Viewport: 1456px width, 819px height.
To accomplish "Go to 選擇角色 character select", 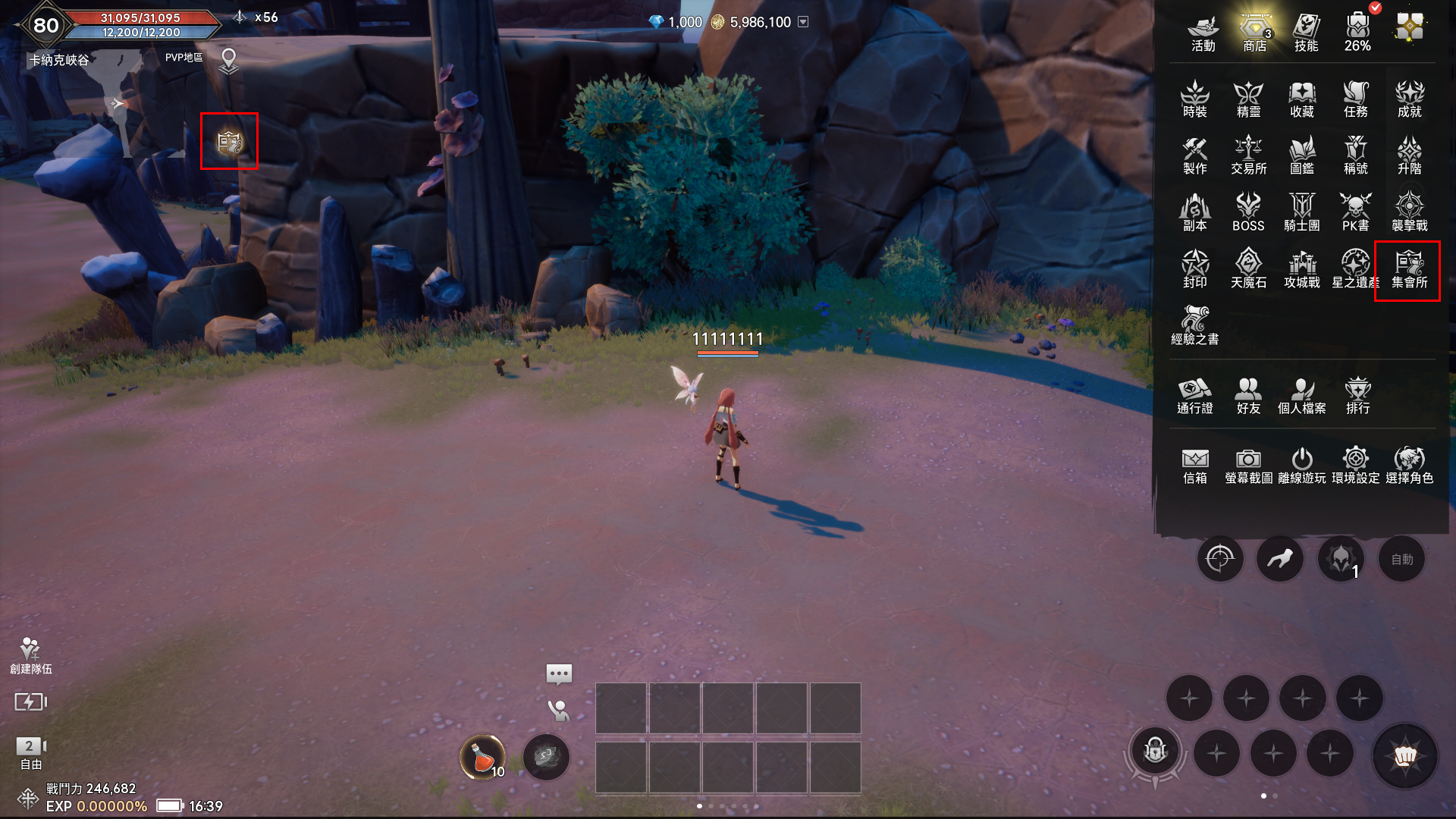I will [x=1409, y=465].
